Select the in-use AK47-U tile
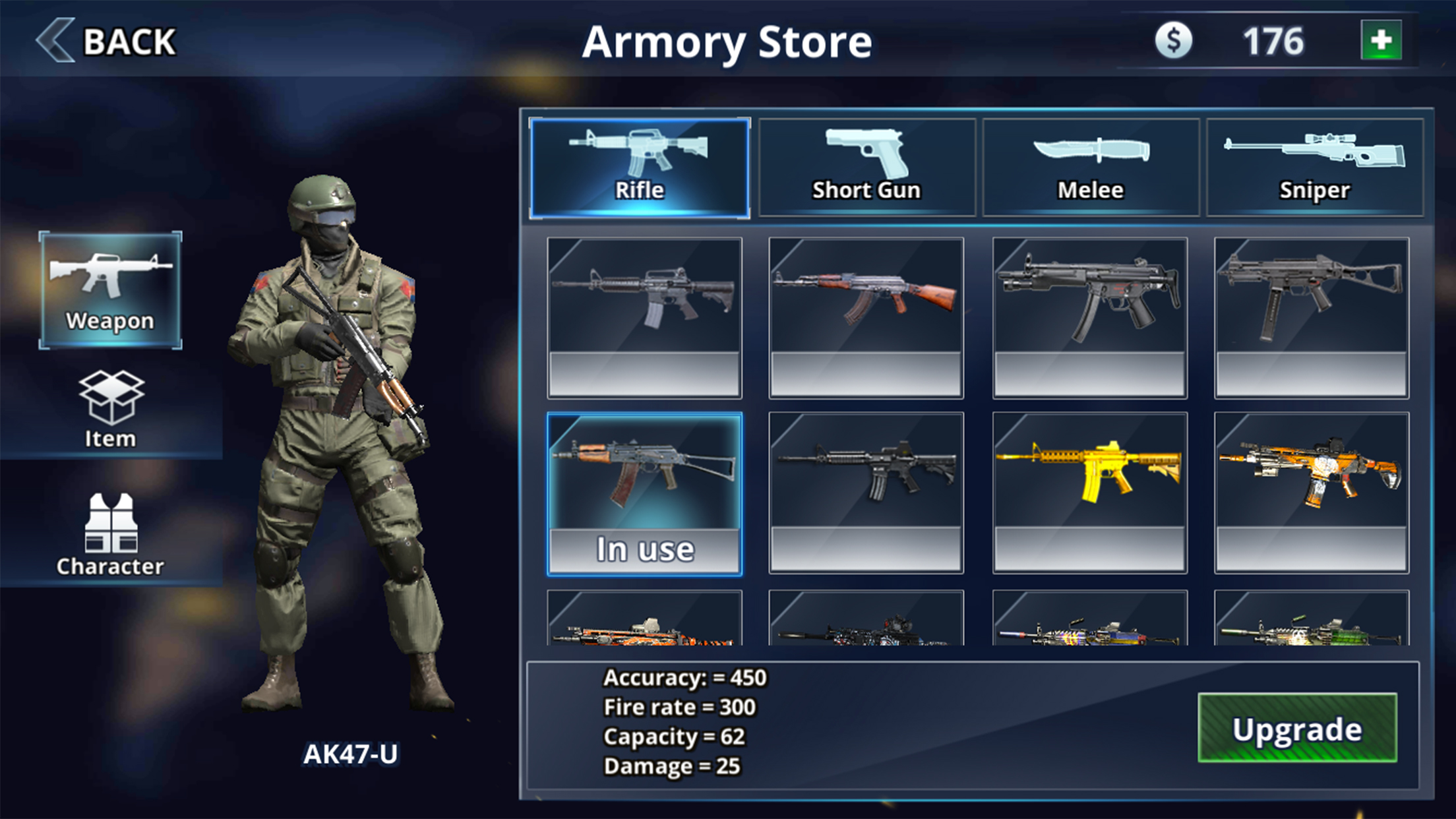The height and width of the screenshot is (819, 1456). pyautogui.click(x=644, y=493)
